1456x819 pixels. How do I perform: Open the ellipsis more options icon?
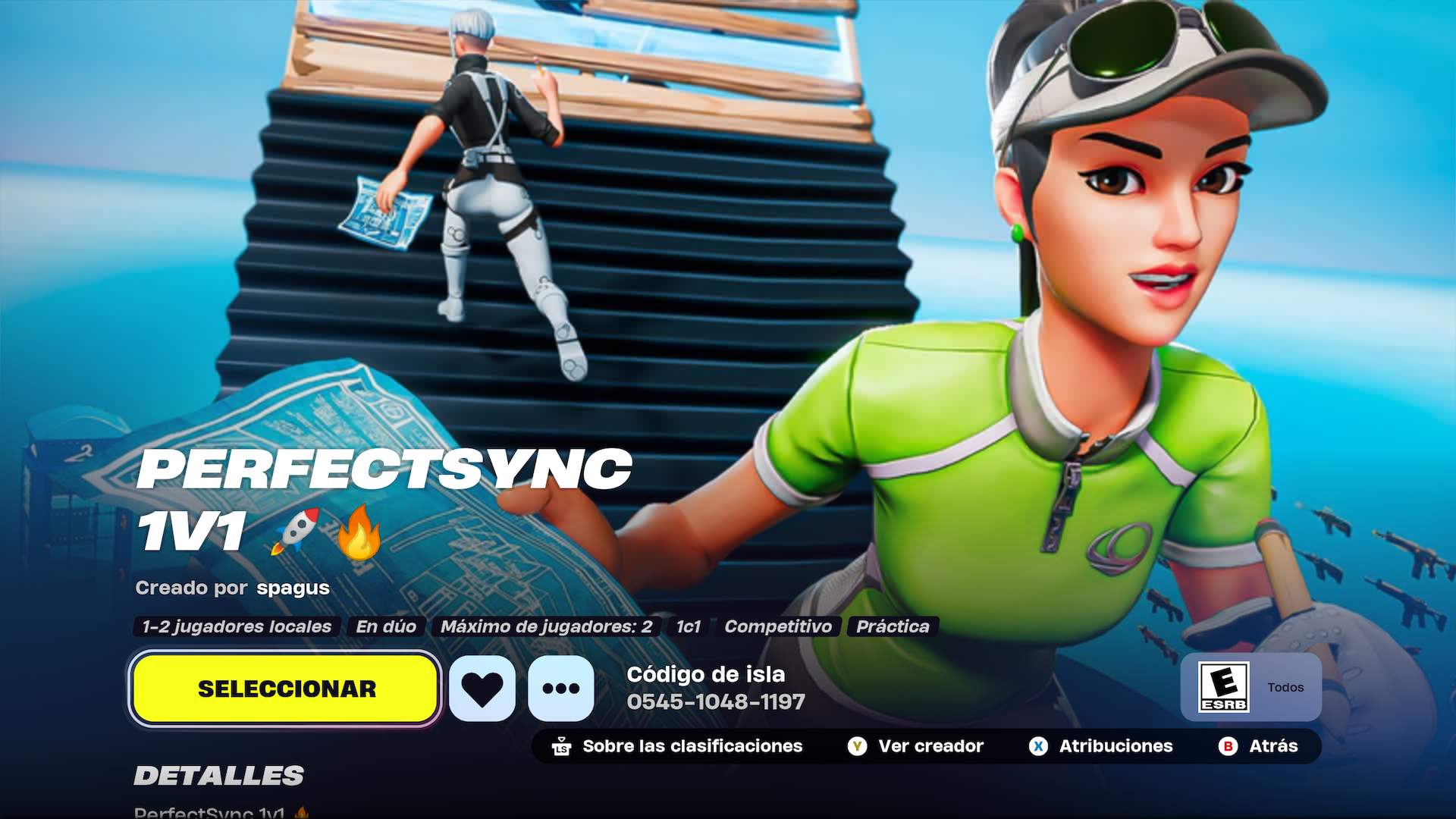point(560,689)
